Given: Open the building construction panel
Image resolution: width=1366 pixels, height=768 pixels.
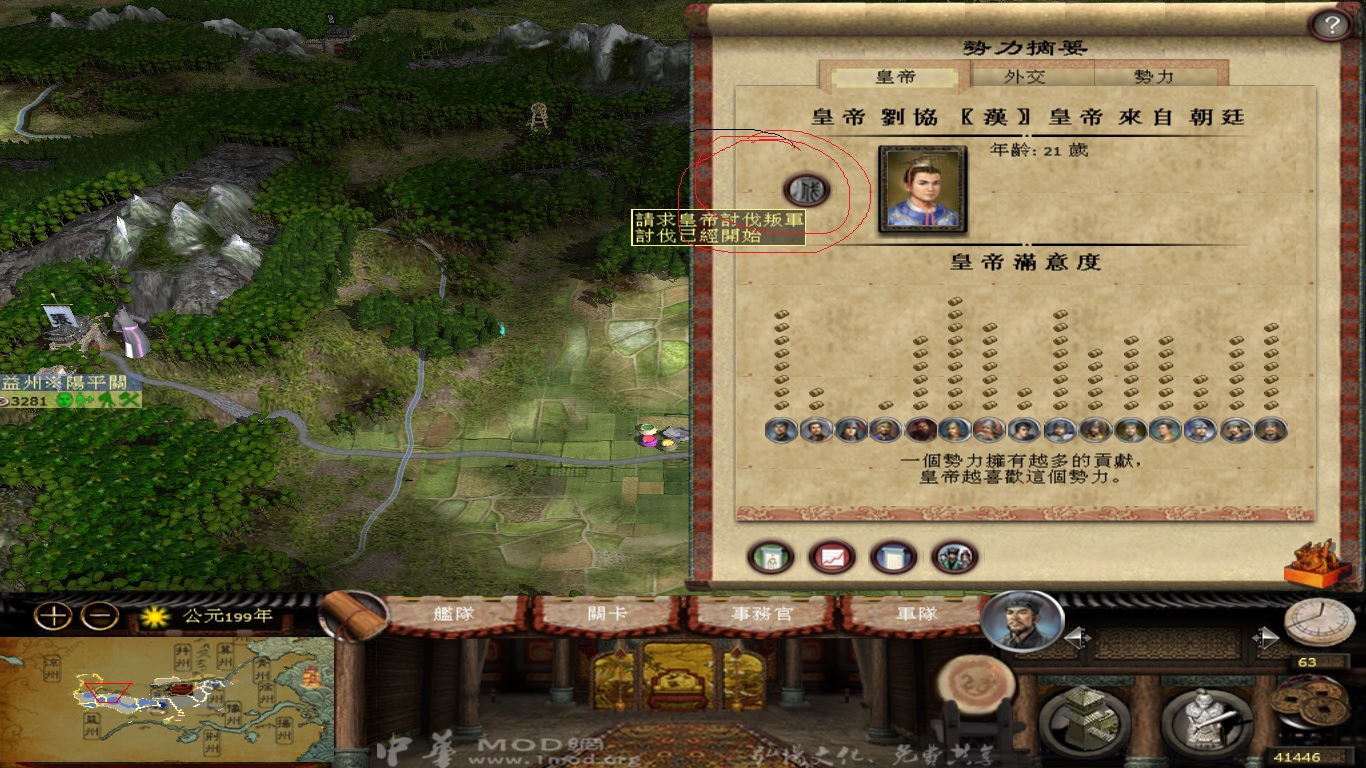Looking at the screenshot, I should point(1084,720).
